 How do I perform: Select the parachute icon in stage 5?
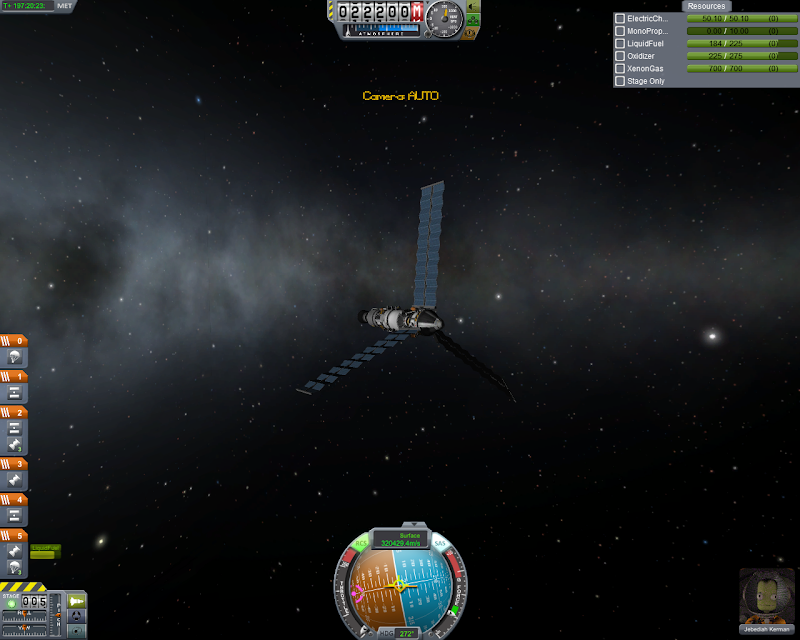15,568
